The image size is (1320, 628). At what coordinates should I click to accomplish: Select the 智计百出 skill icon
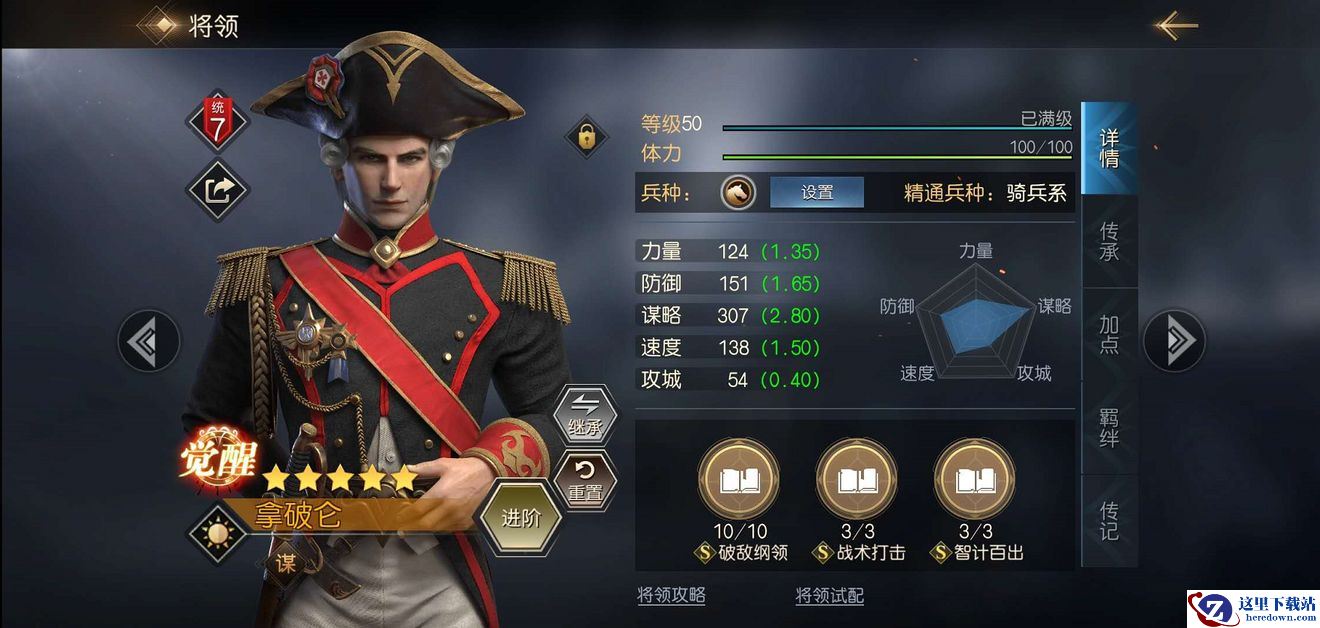click(x=975, y=482)
